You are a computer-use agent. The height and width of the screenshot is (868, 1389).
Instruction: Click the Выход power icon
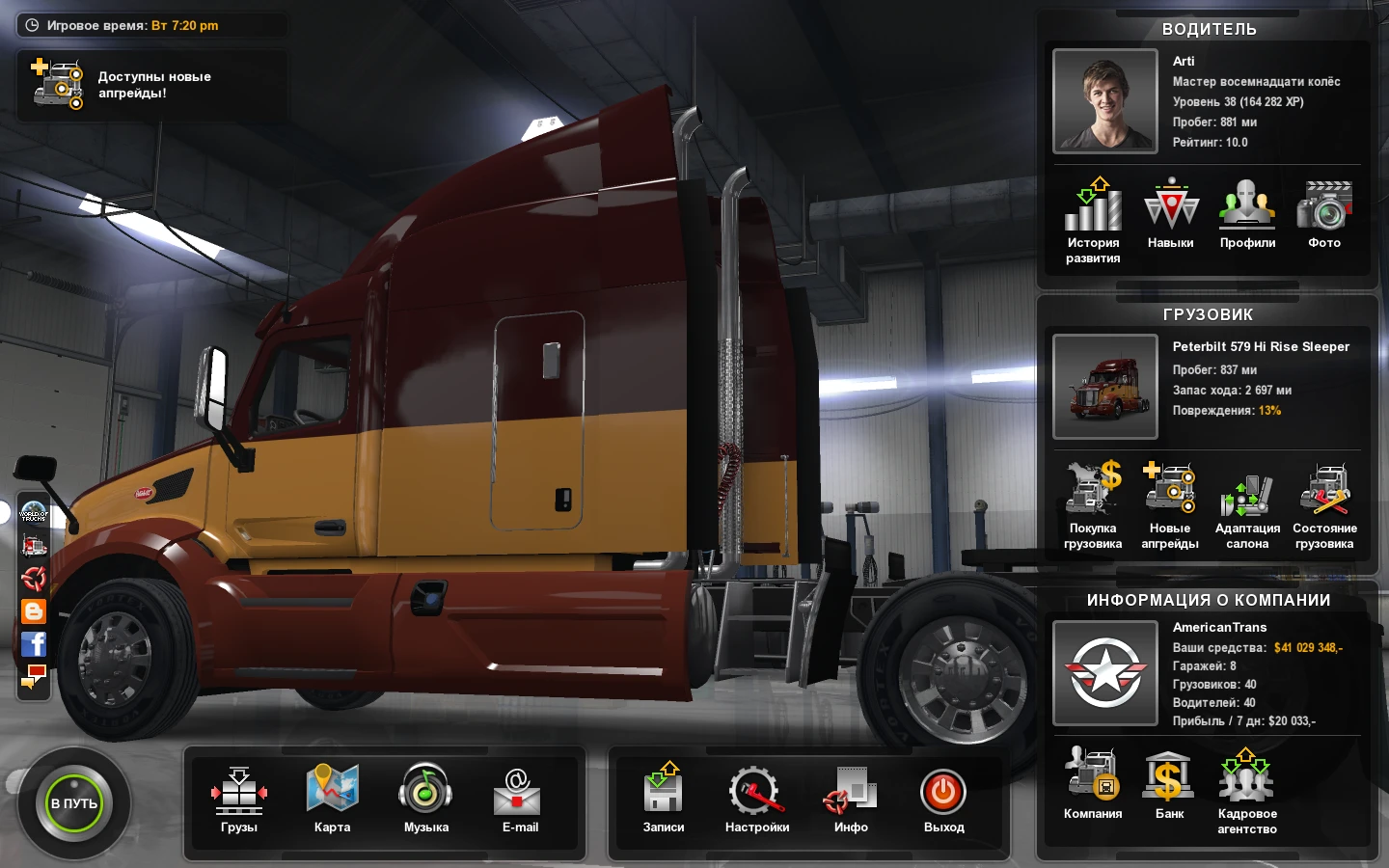click(943, 791)
